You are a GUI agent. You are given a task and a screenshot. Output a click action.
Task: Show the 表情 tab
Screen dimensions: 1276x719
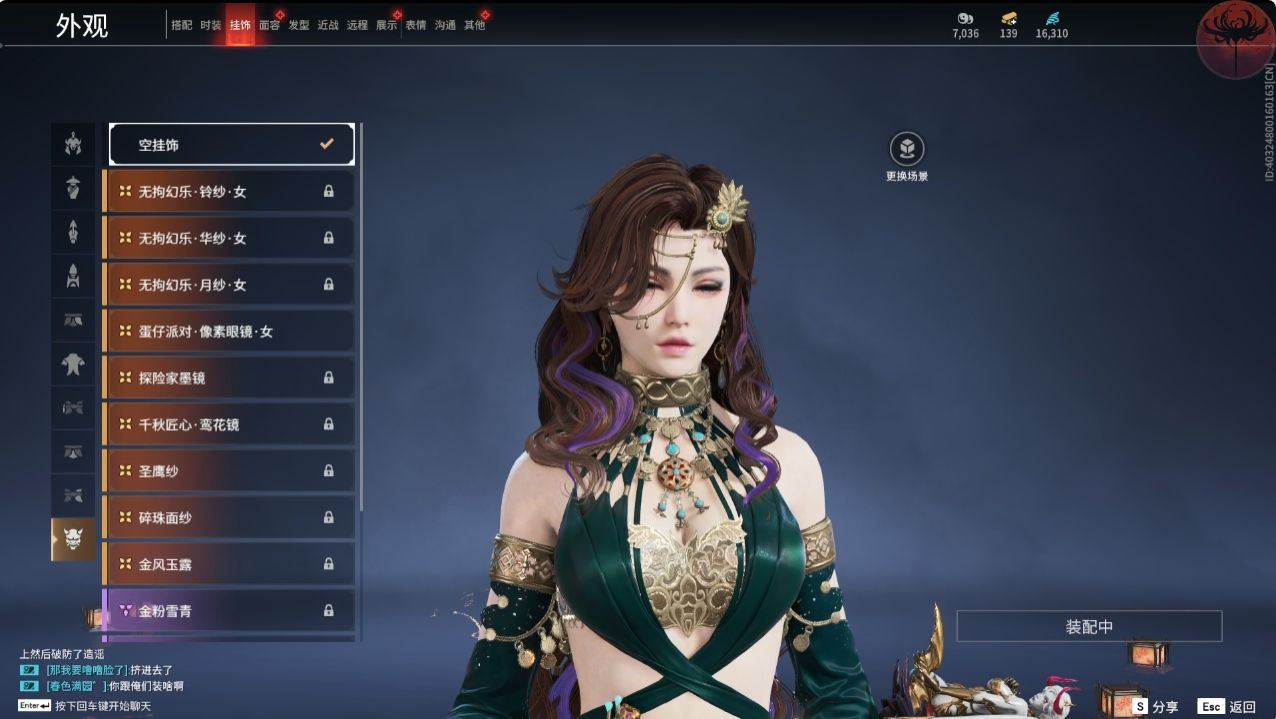click(416, 25)
